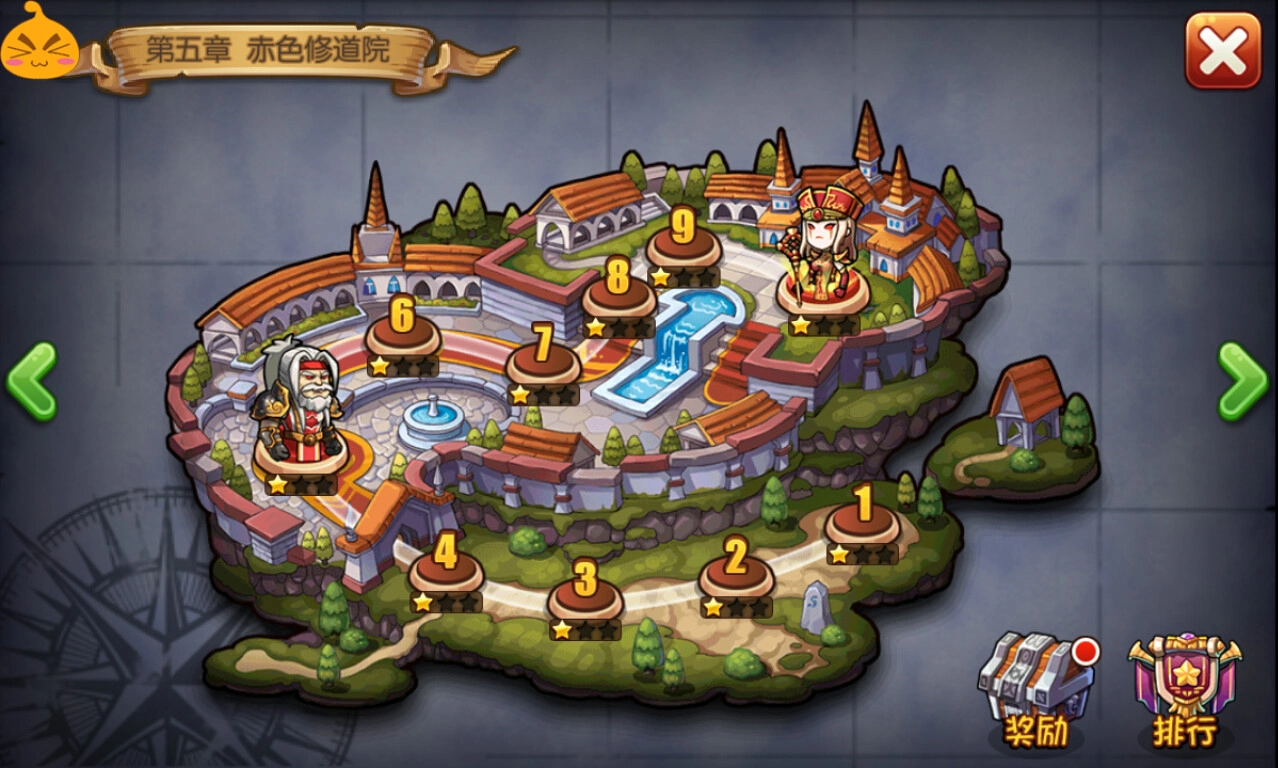Close the chapter map screen
The width and height of the screenshot is (1278, 768).
coord(1223,50)
